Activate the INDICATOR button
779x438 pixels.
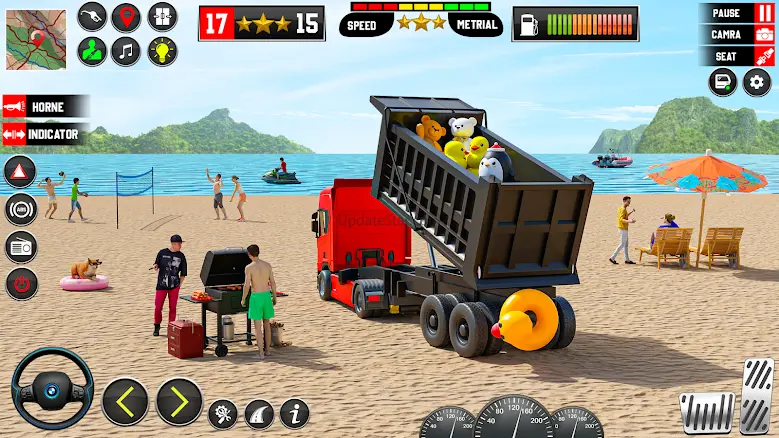pos(46,133)
